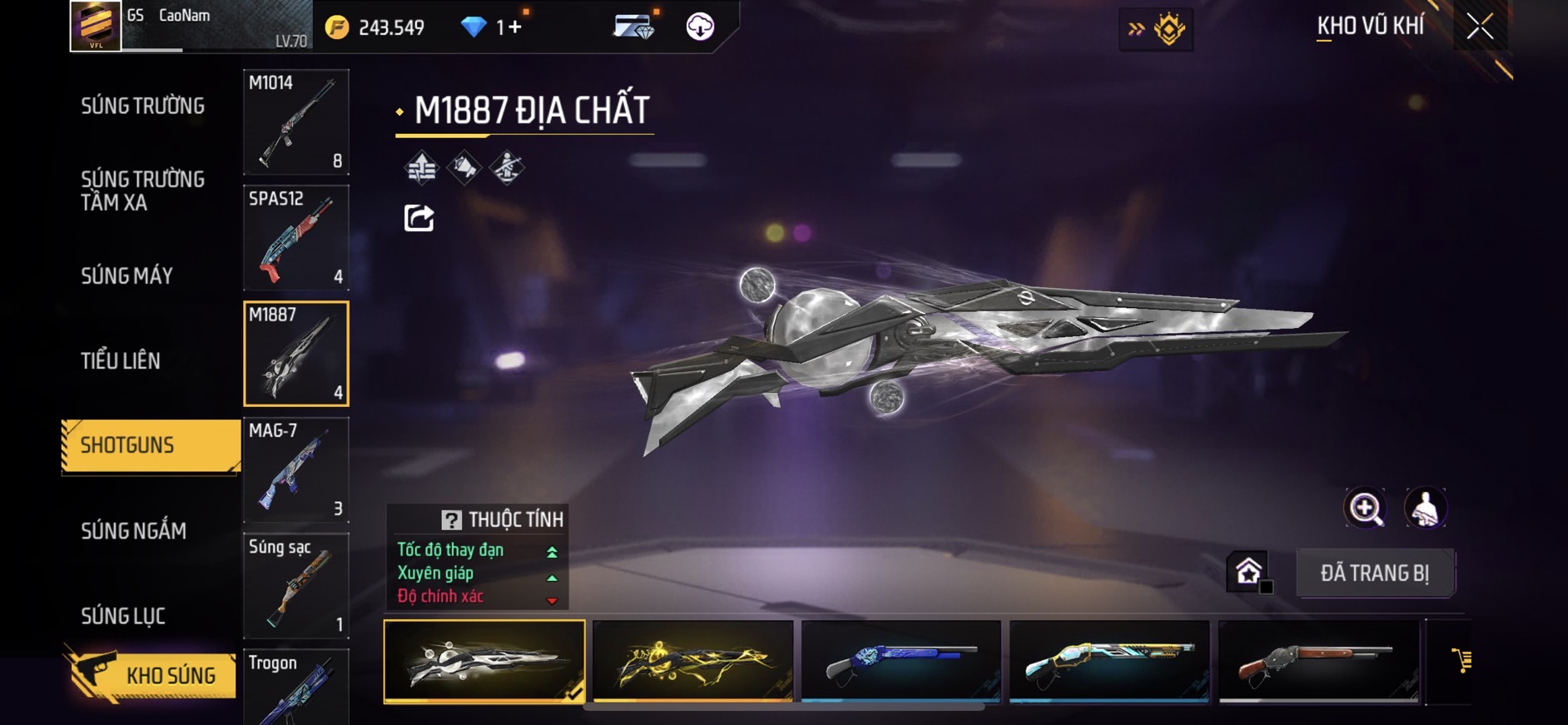Screen dimensions: 1568x725
Task: Choose the Súng Ngắm category
Action: coord(133,530)
